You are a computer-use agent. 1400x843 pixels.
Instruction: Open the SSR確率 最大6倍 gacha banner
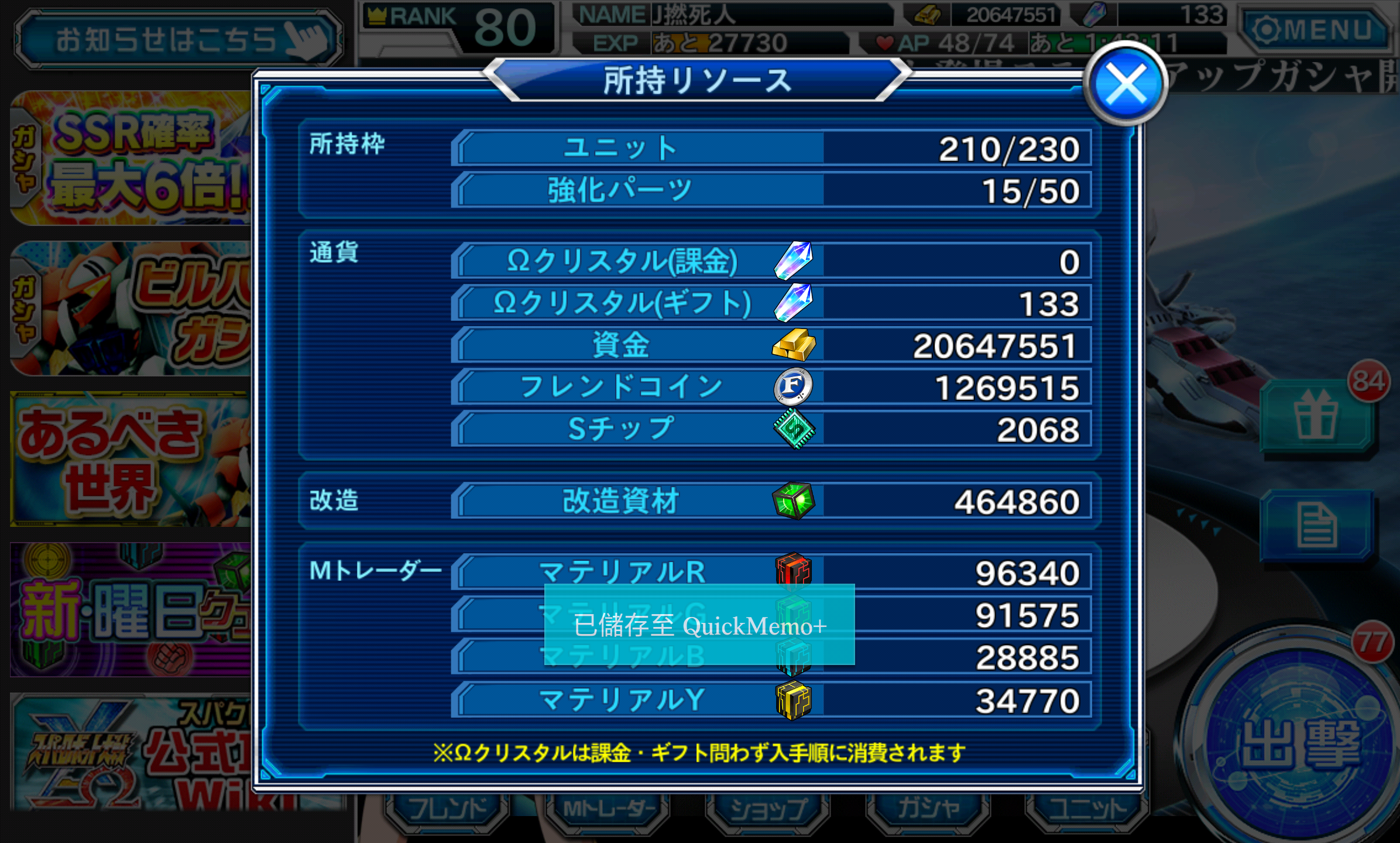click(x=132, y=158)
